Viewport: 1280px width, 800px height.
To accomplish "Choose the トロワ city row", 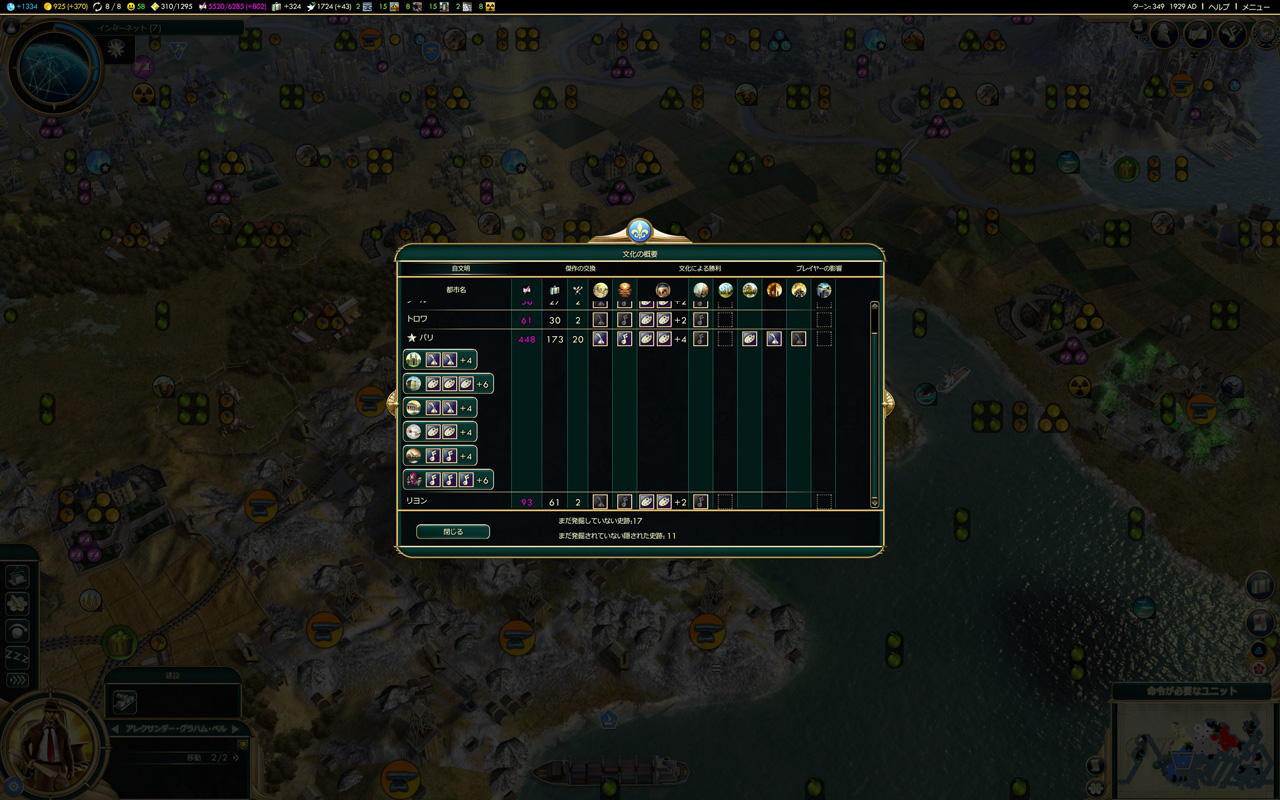I will (417, 319).
